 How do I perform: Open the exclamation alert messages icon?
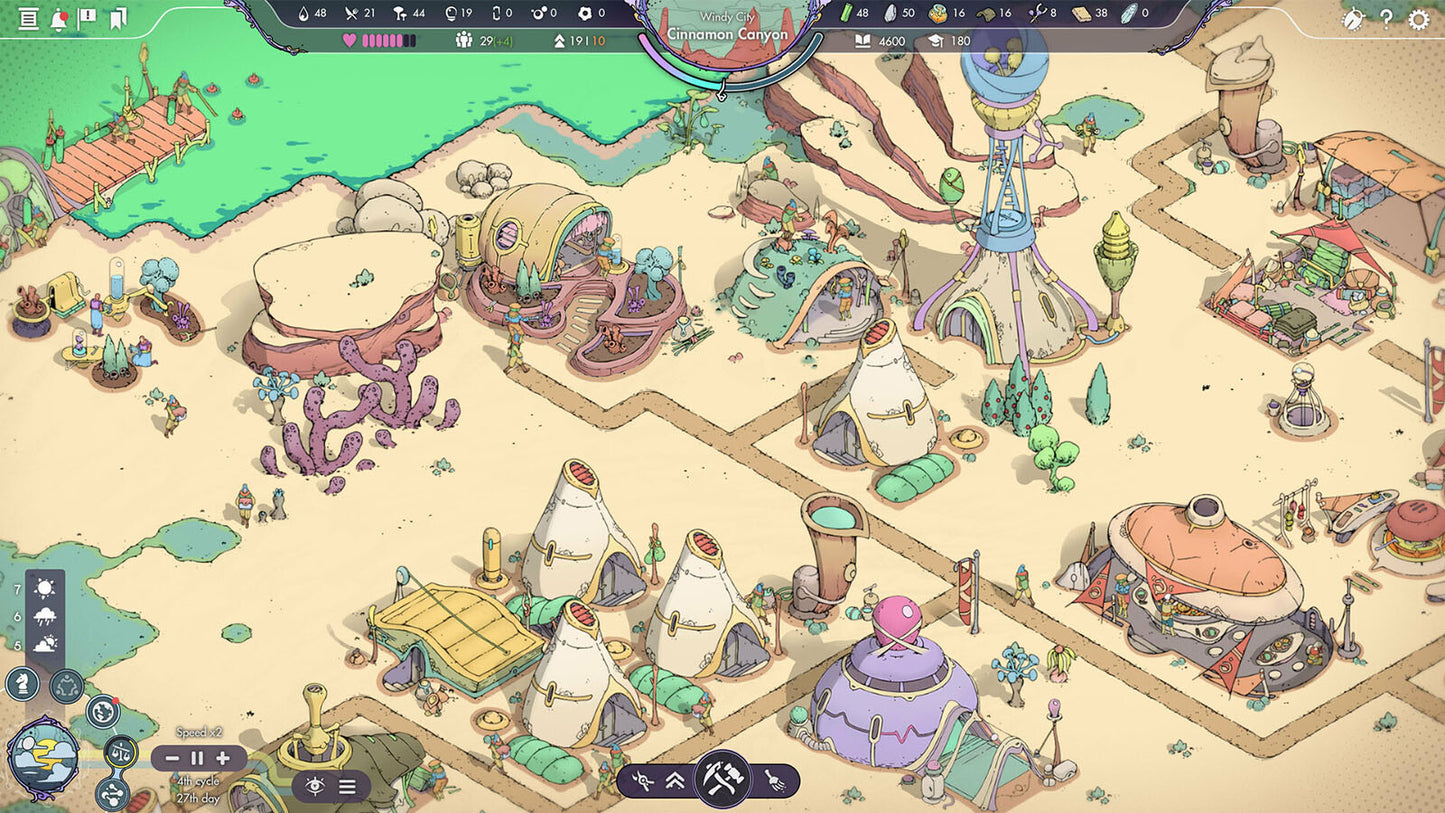(x=88, y=18)
